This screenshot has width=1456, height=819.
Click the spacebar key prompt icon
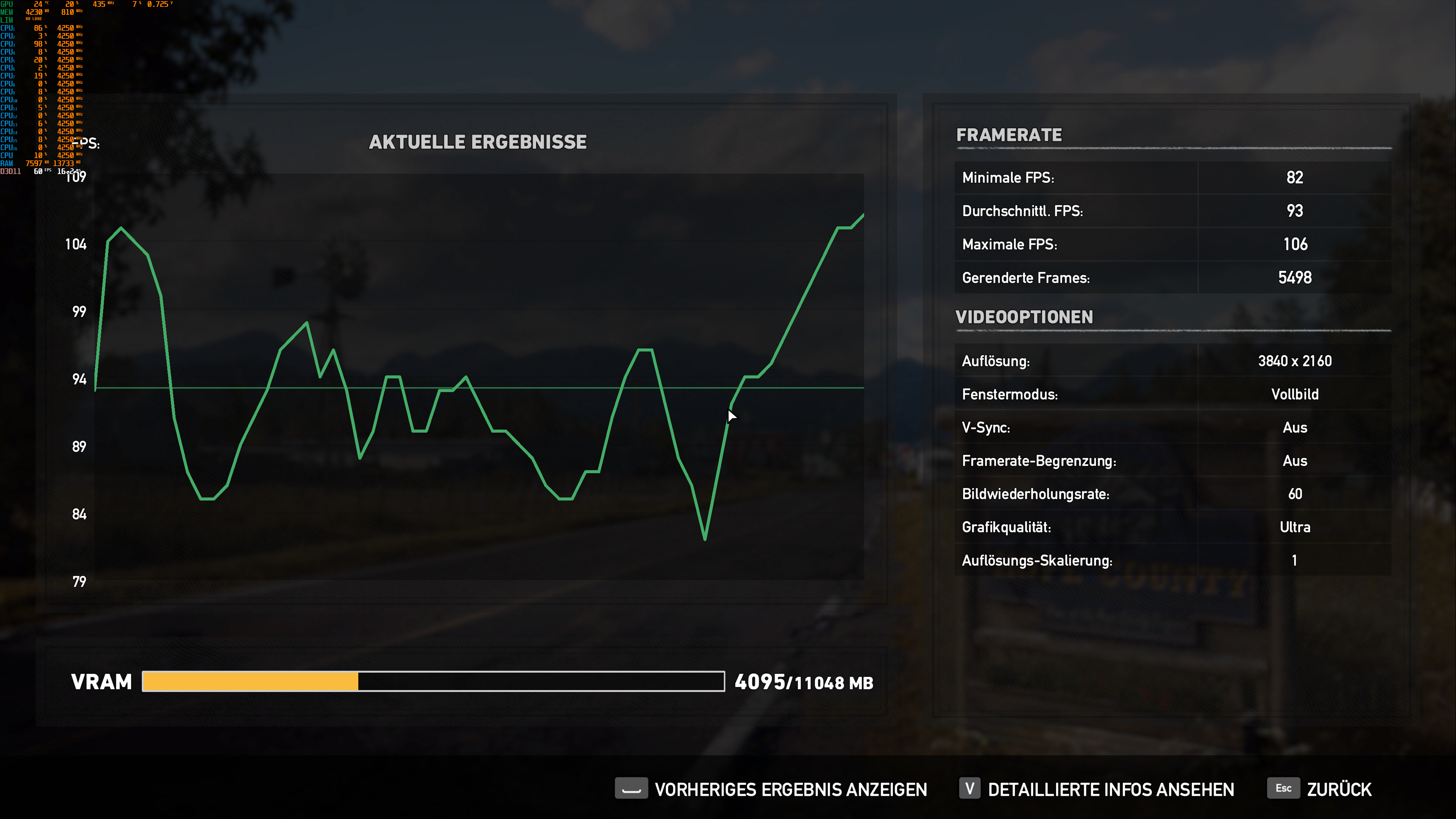tap(631, 789)
